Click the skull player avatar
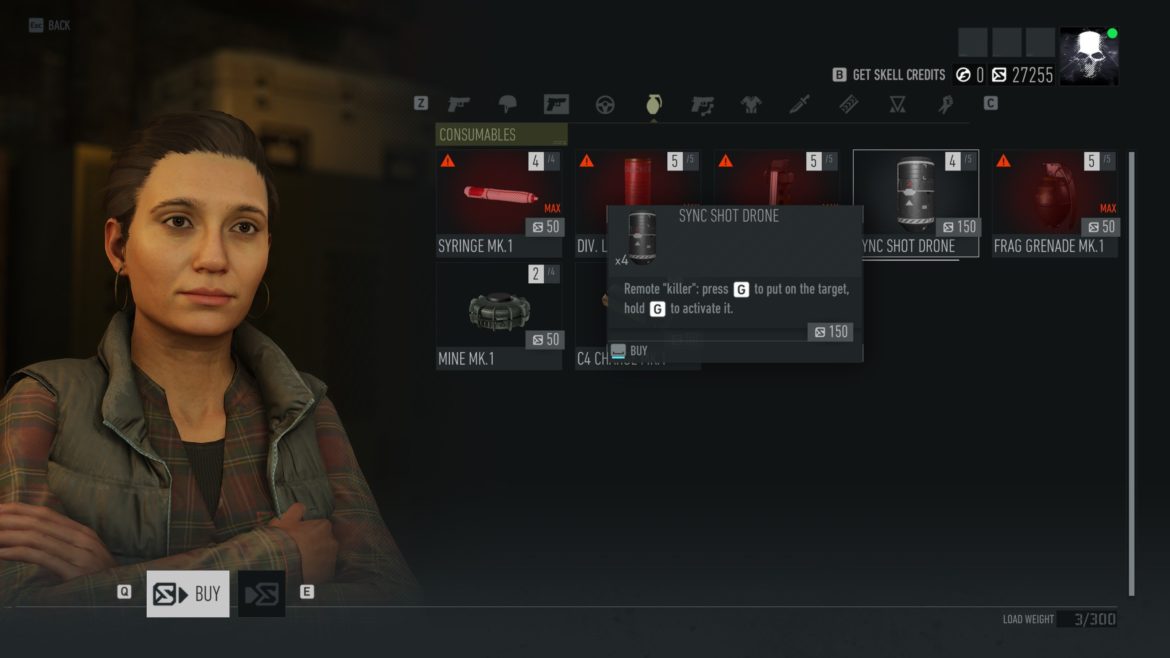This screenshot has height=658, width=1170. pyautogui.click(x=1088, y=56)
